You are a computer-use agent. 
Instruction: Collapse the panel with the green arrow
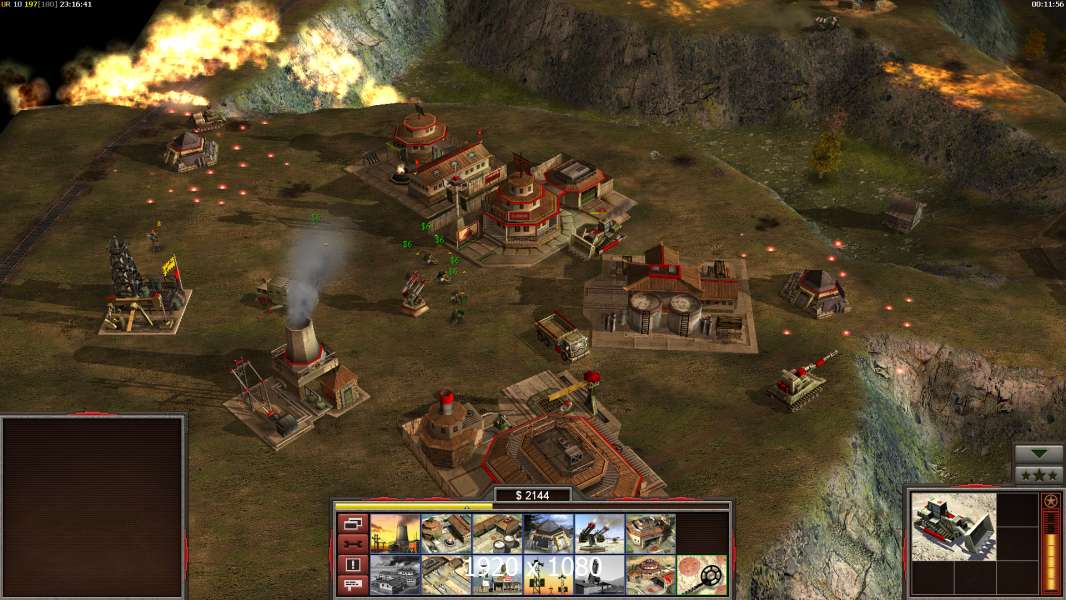tap(1038, 454)
